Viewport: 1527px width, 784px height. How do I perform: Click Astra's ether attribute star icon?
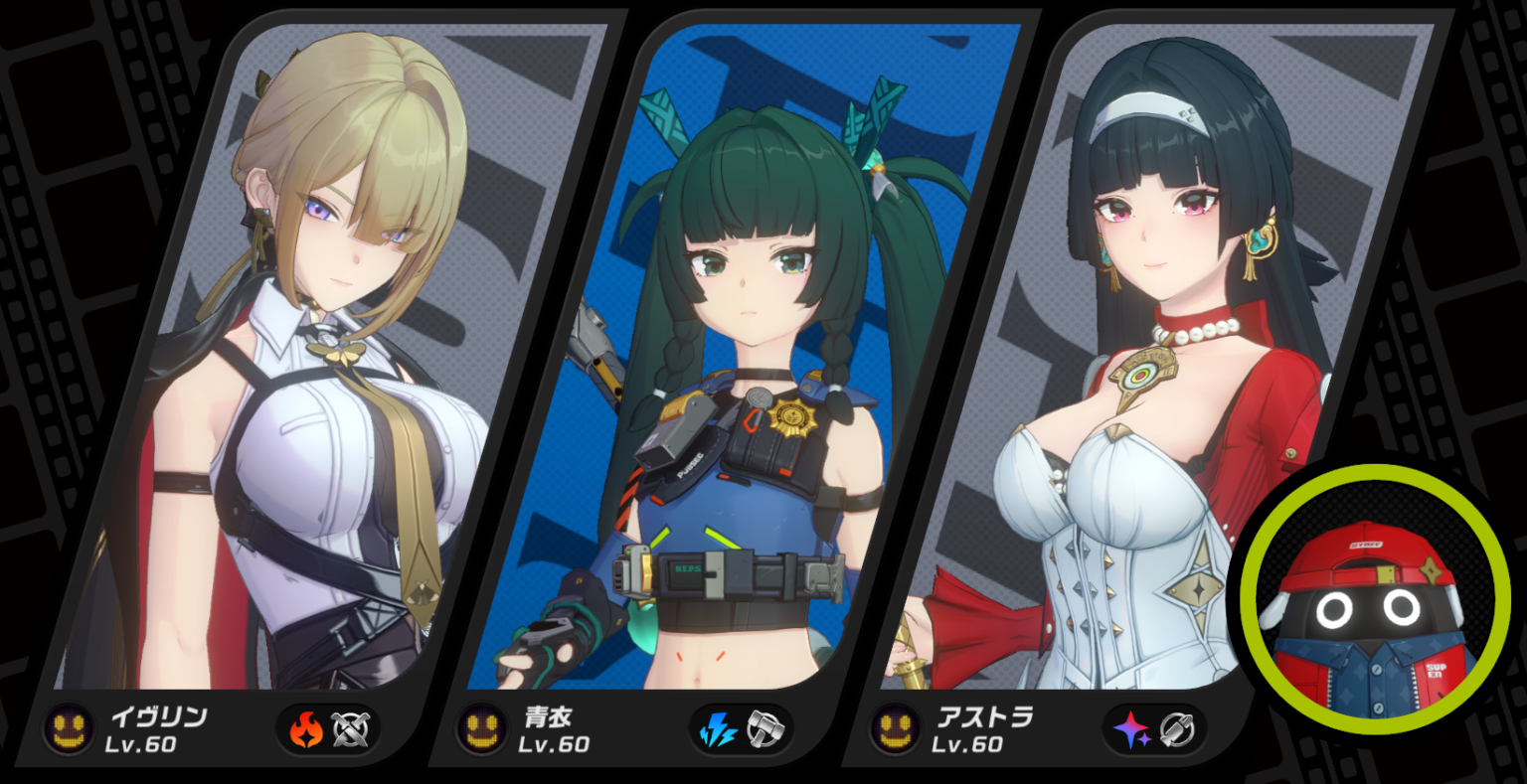coord(1132,730)
